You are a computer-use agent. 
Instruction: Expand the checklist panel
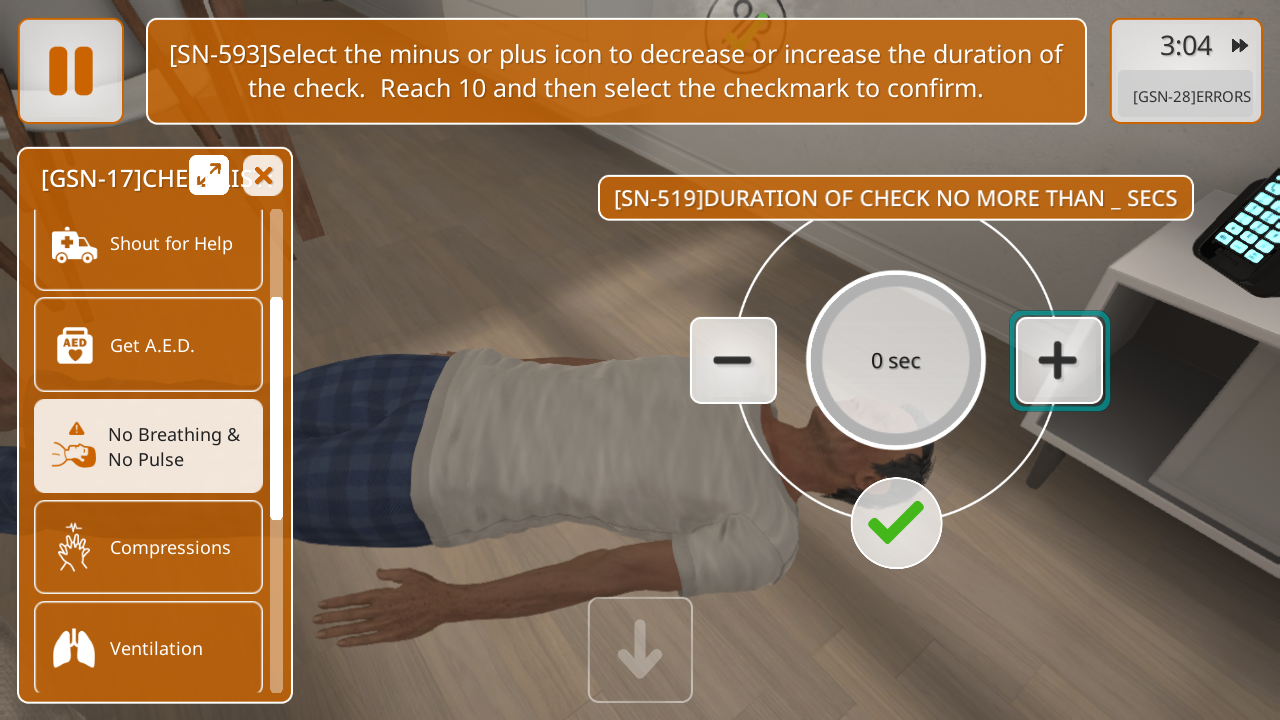(x=209, y=176)
